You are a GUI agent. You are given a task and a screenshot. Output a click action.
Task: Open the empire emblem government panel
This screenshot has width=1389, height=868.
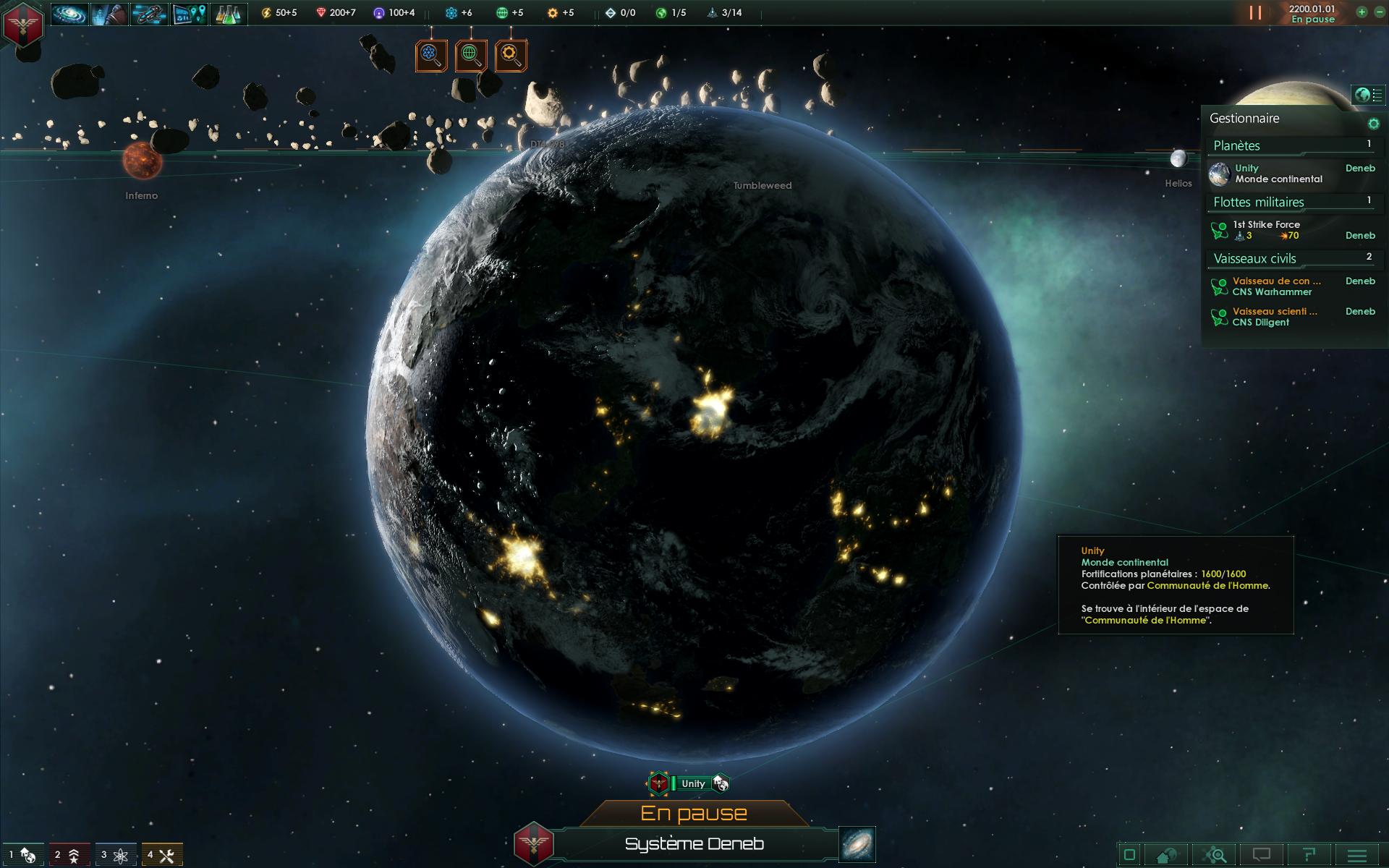24,23
